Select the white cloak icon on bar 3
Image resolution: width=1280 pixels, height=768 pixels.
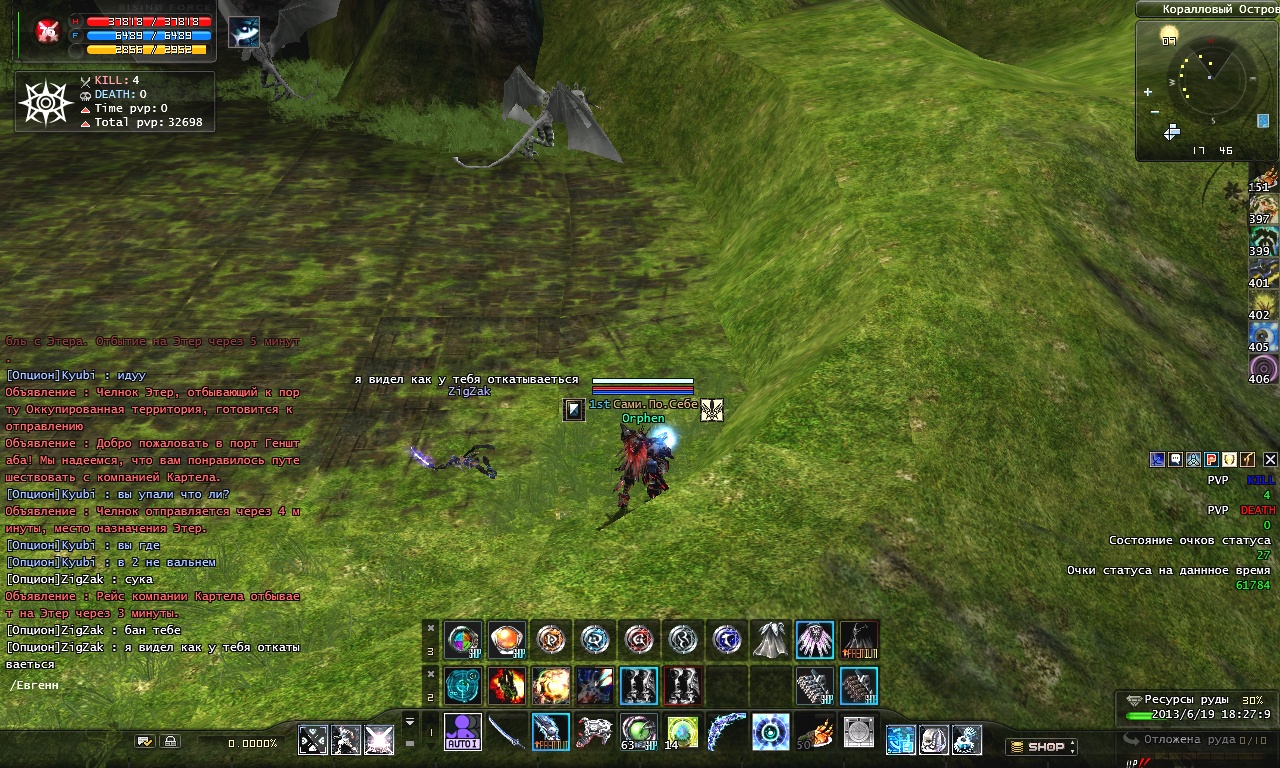coord(771,640)
